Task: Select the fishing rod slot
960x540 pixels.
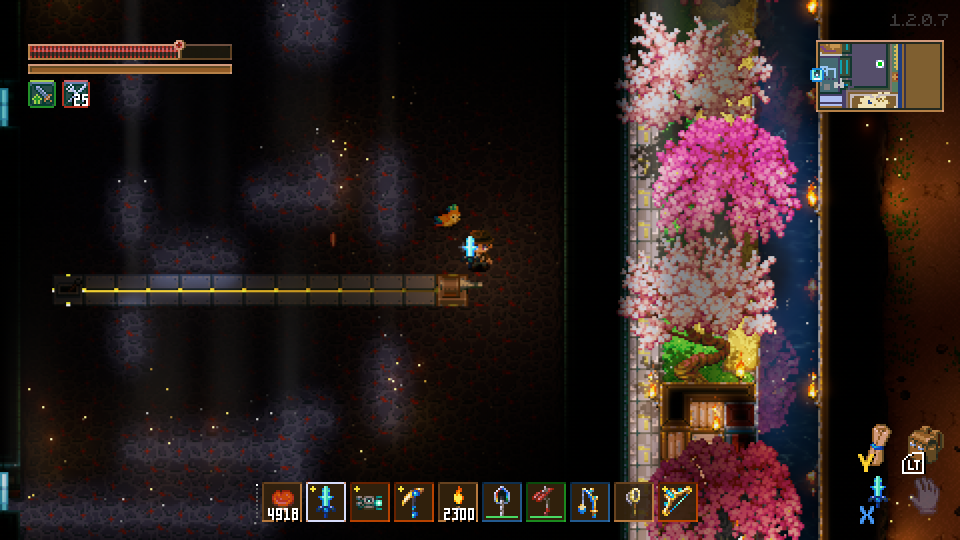Action: click(x=590, y=502)
